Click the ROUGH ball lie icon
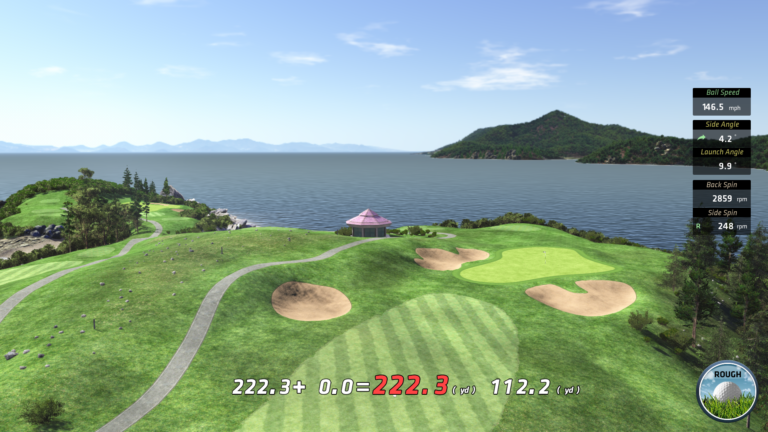The height and width of the screenshot is (432, 768). [x=727, y=389]
